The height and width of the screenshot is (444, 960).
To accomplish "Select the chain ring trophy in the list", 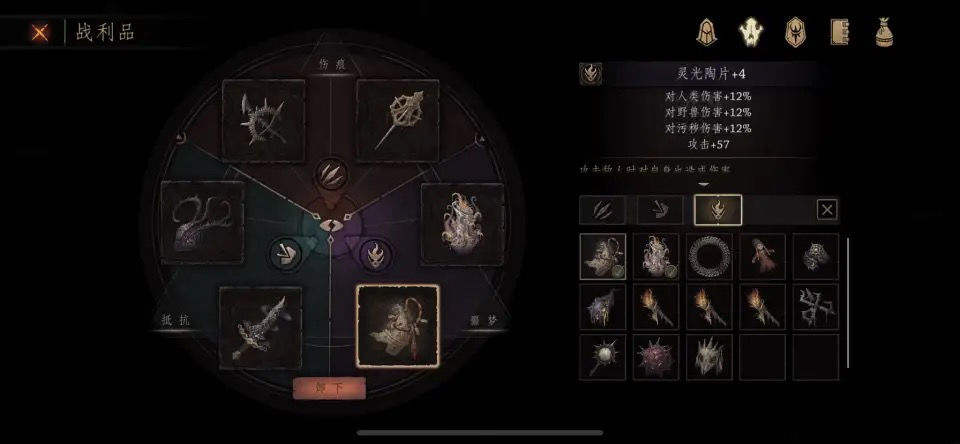I will pyautogui.click(x=710, y=256).
